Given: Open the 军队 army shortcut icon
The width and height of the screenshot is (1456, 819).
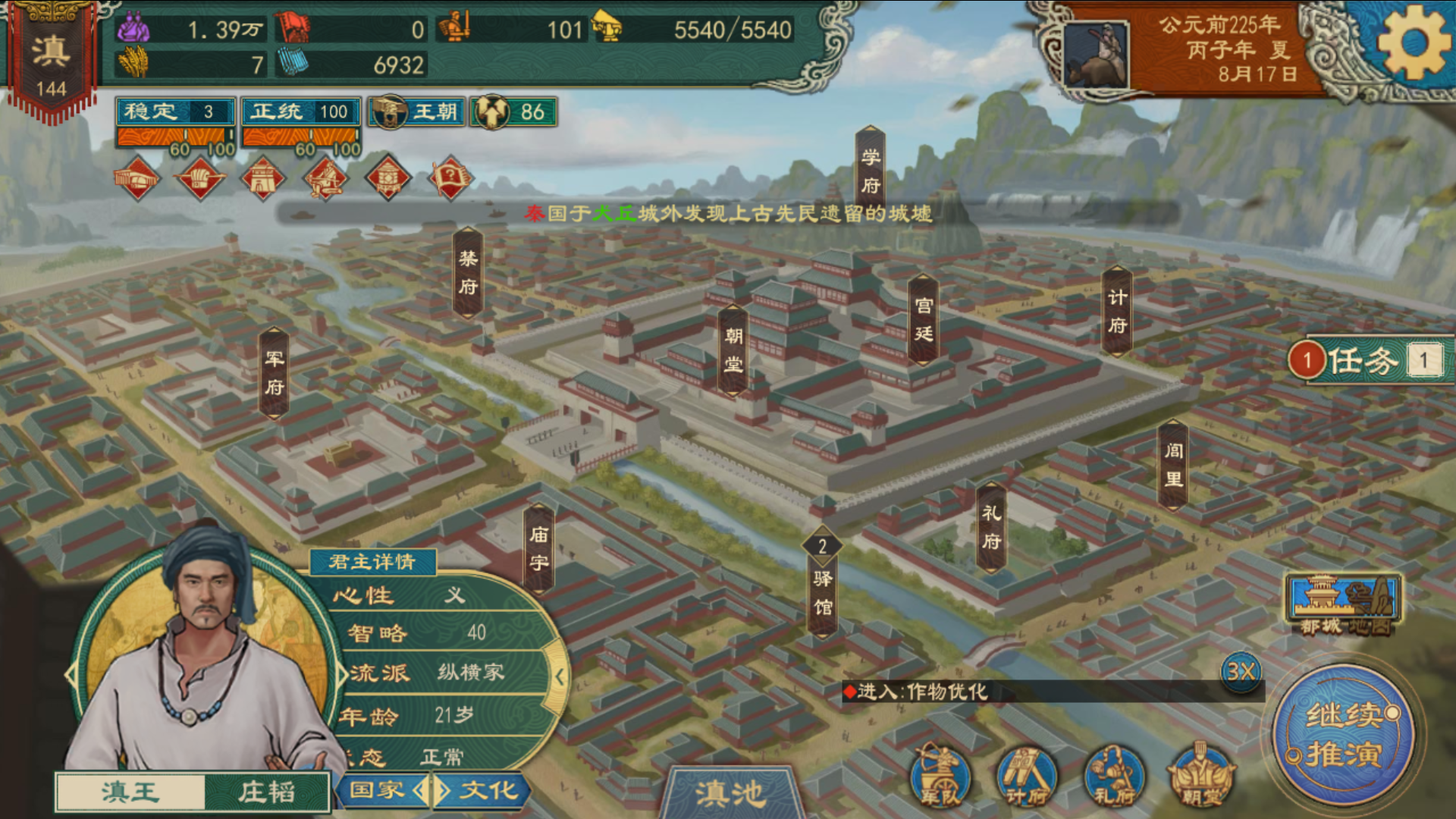Looking at the screenshot, I should pyautogui.click(x=940, y=776).
